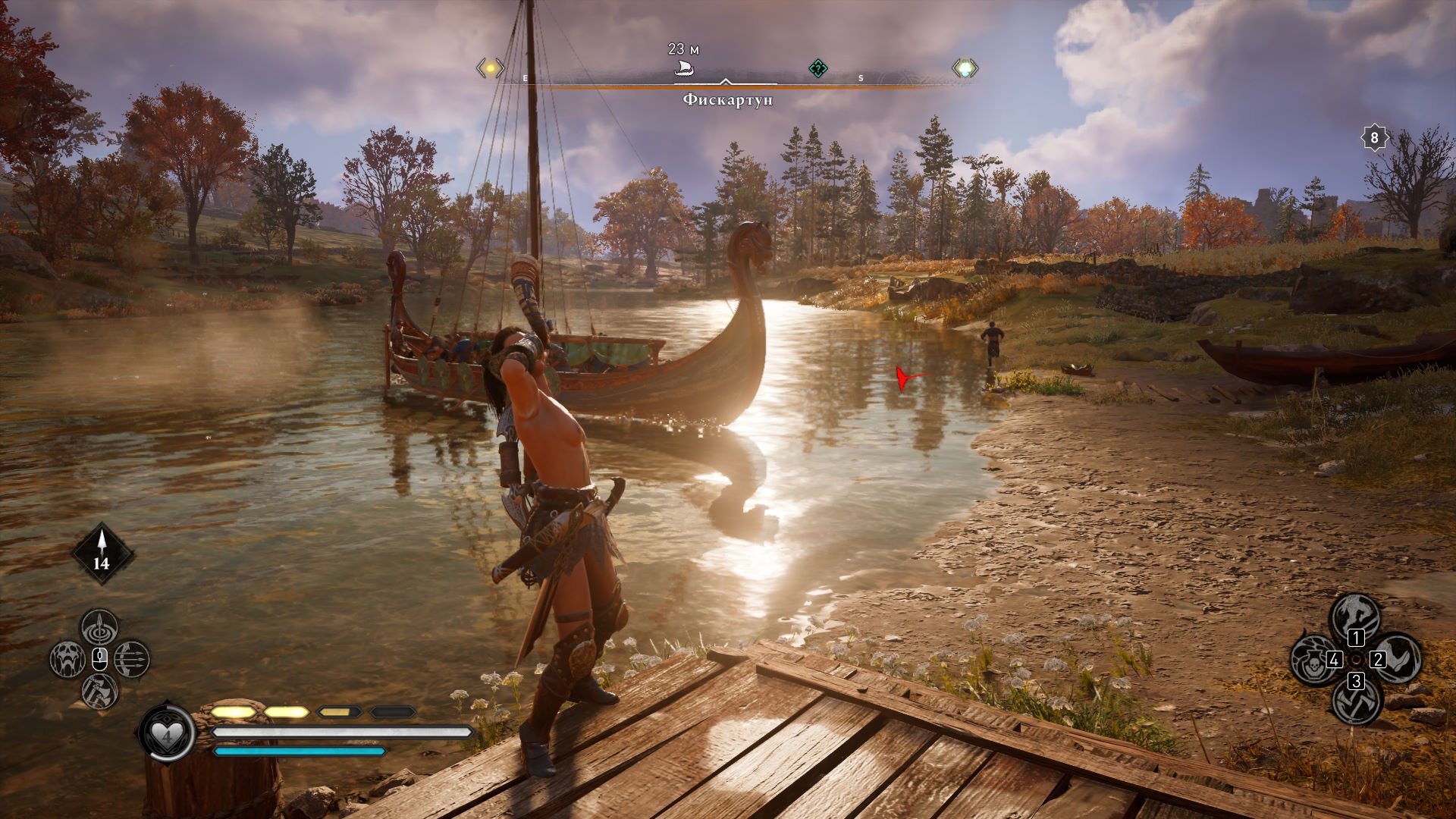Activate the arrow-and-target ranged ability

(99, 627)
